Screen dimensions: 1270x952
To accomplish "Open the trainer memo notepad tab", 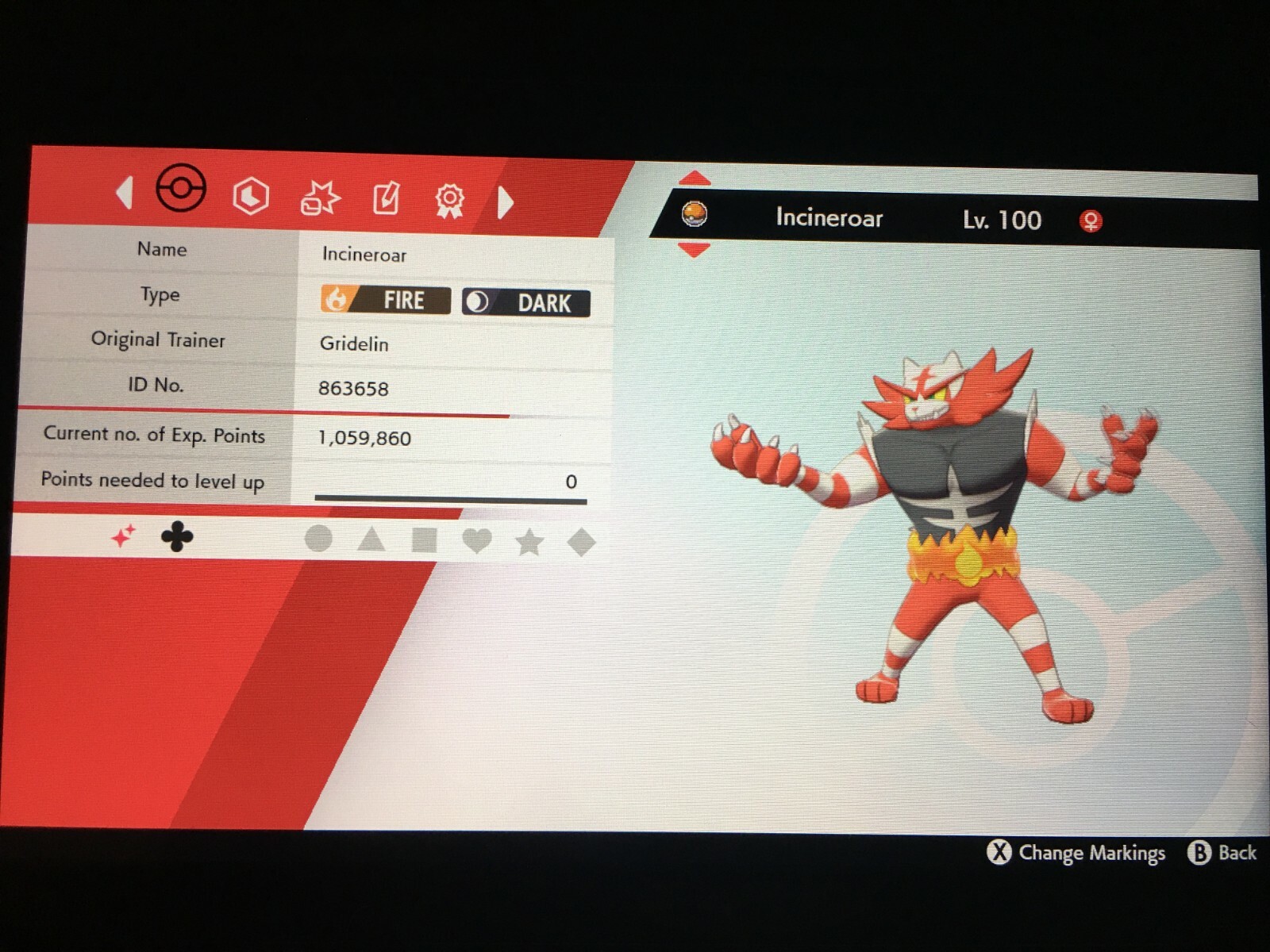I will click(x=387, y=198).
